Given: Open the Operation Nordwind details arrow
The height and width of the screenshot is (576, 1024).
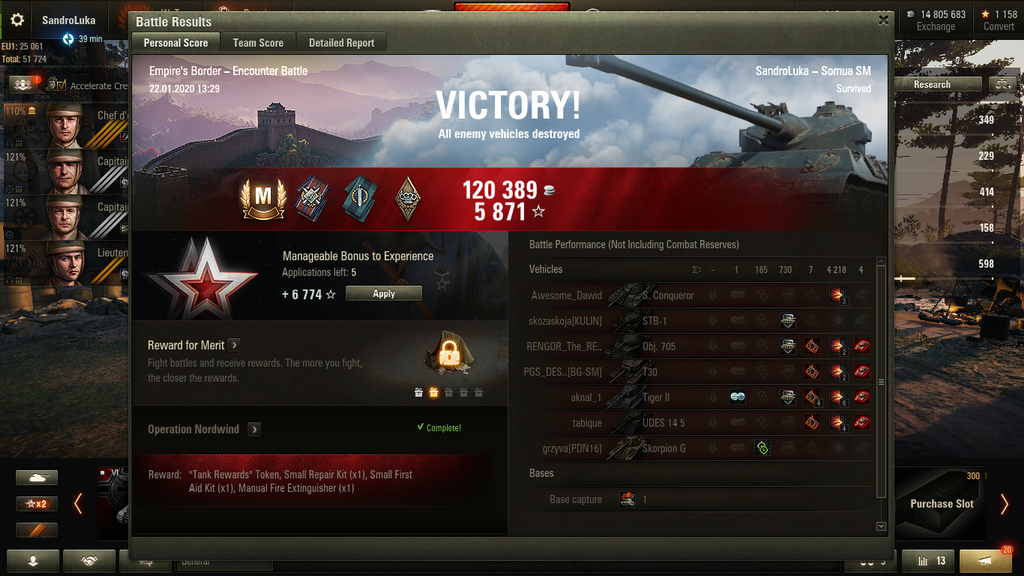Looking at the screenshot, I should pos(254,429).
